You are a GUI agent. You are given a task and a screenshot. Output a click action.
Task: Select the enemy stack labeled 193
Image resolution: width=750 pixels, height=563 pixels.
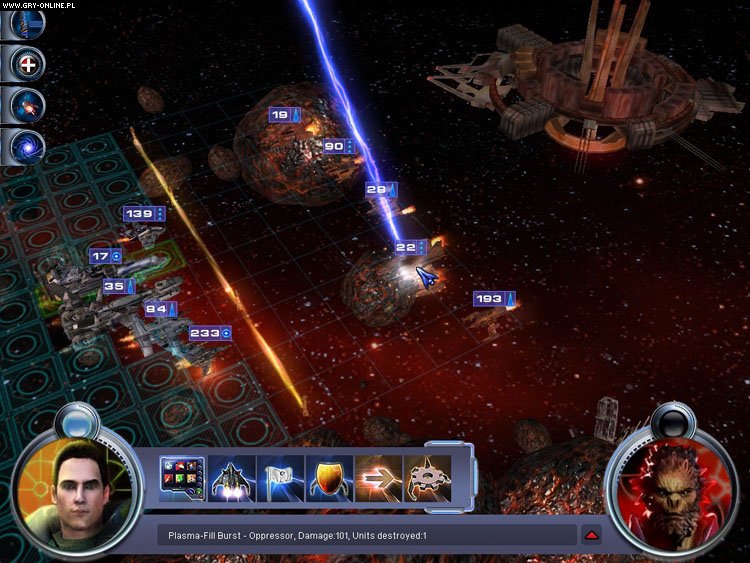click(x=494, y=299)
